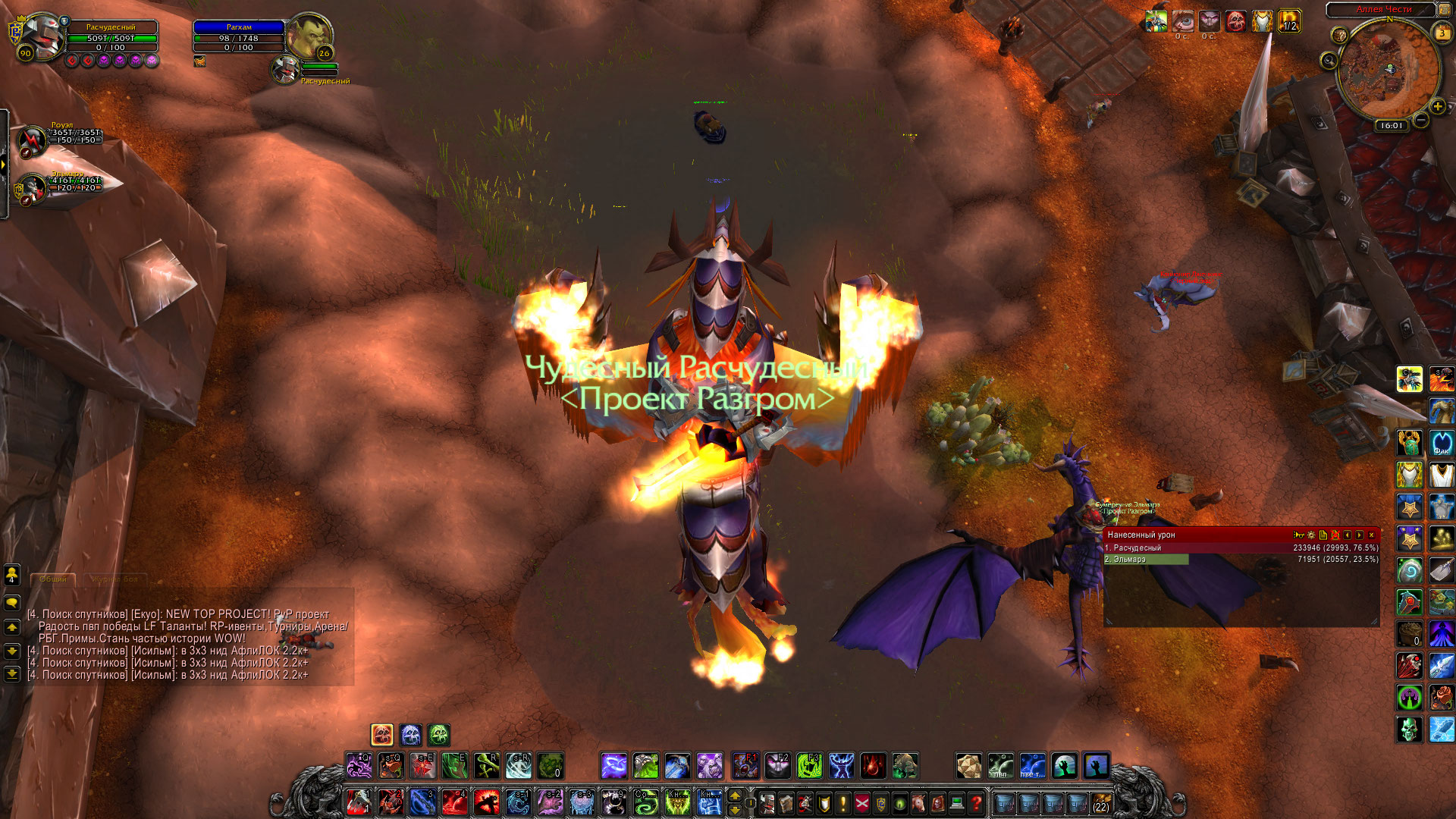Use the red blood drop ability icon
Viewport: 1456px width, 819px height.
[873, 766]
